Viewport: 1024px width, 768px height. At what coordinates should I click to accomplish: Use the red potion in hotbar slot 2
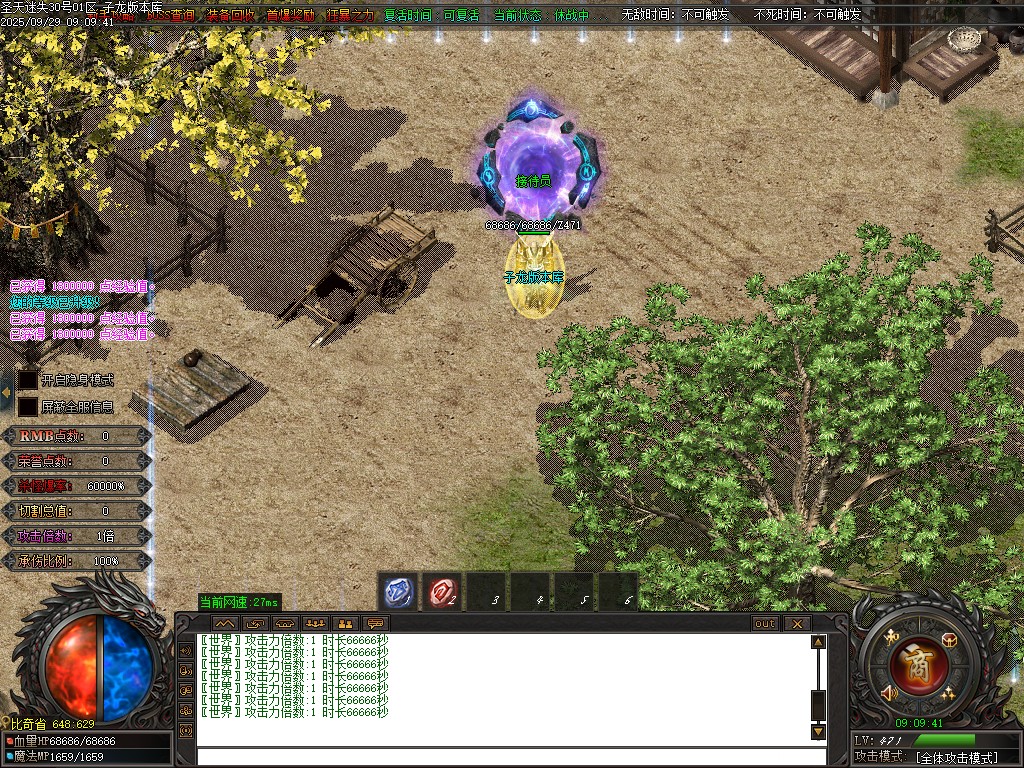point(442,592)
